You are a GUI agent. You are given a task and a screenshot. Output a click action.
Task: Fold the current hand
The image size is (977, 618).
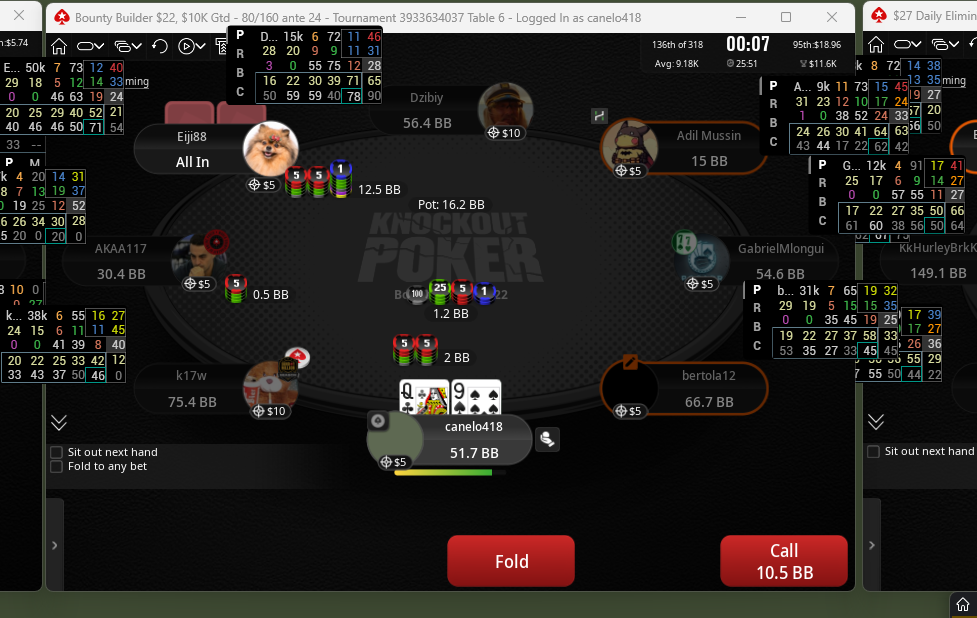[x=511, y=561]
